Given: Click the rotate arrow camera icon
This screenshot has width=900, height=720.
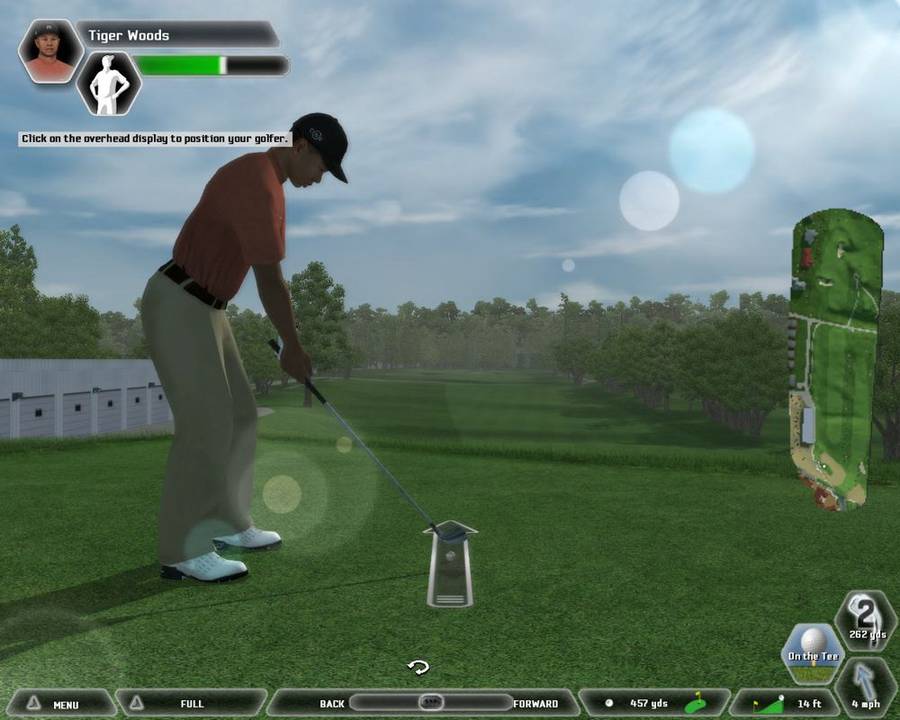Looking at the screenshot, I should click(418, 667).
